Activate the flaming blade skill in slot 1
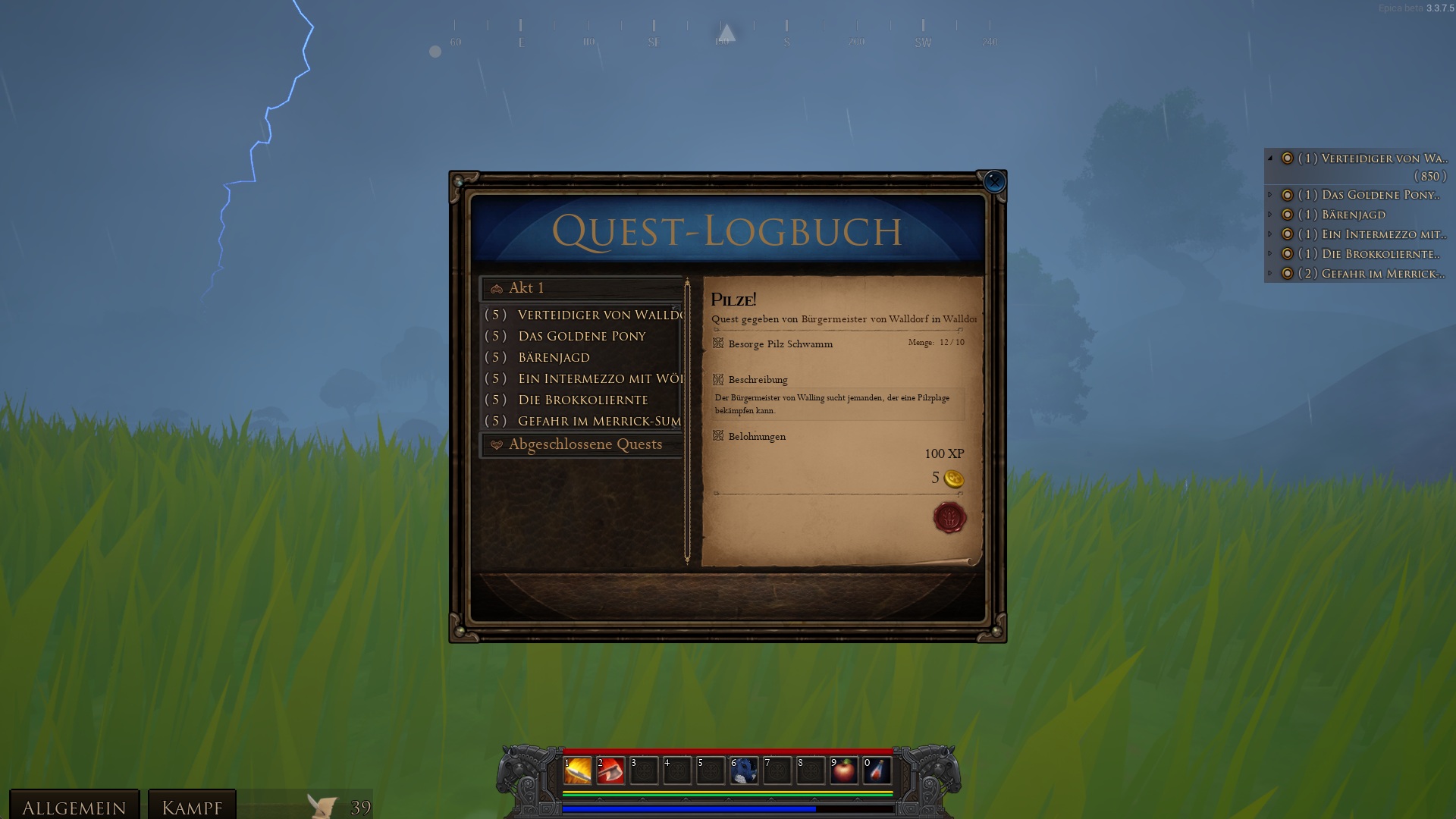This screenshot has width=1456, height=819. pos(577,770)
